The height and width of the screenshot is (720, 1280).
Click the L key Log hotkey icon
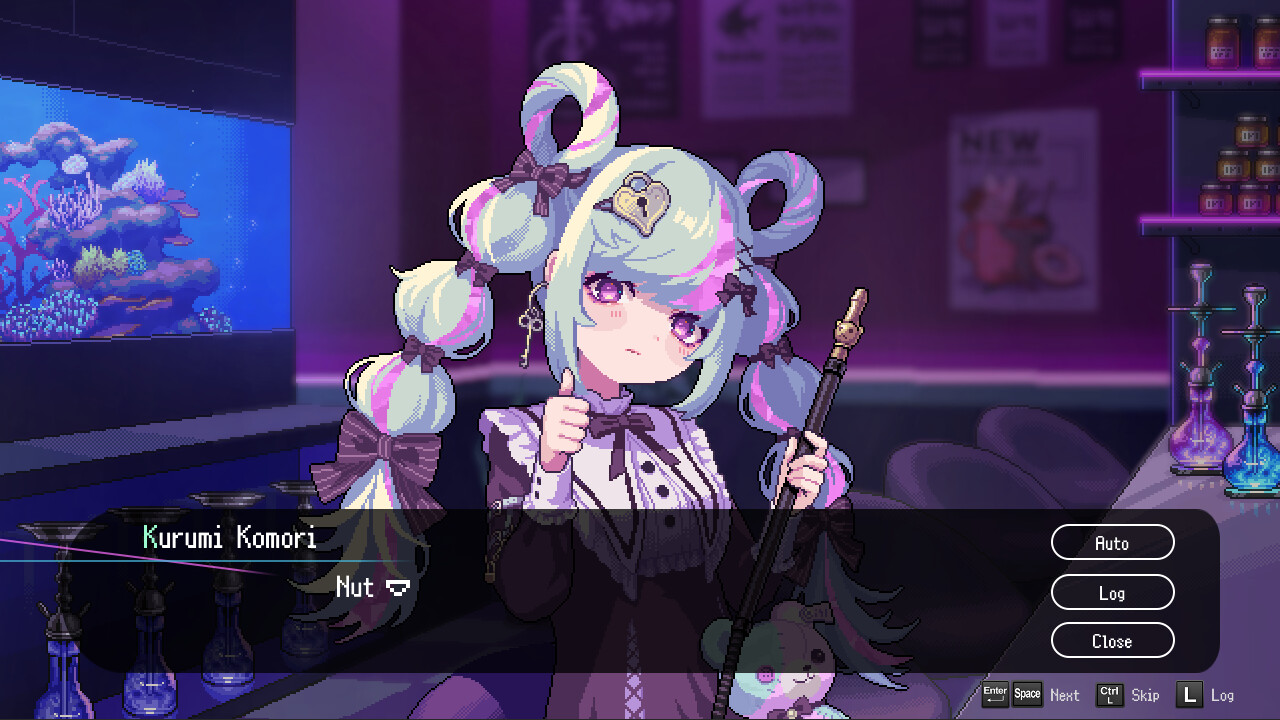(x=1189, y=694)
